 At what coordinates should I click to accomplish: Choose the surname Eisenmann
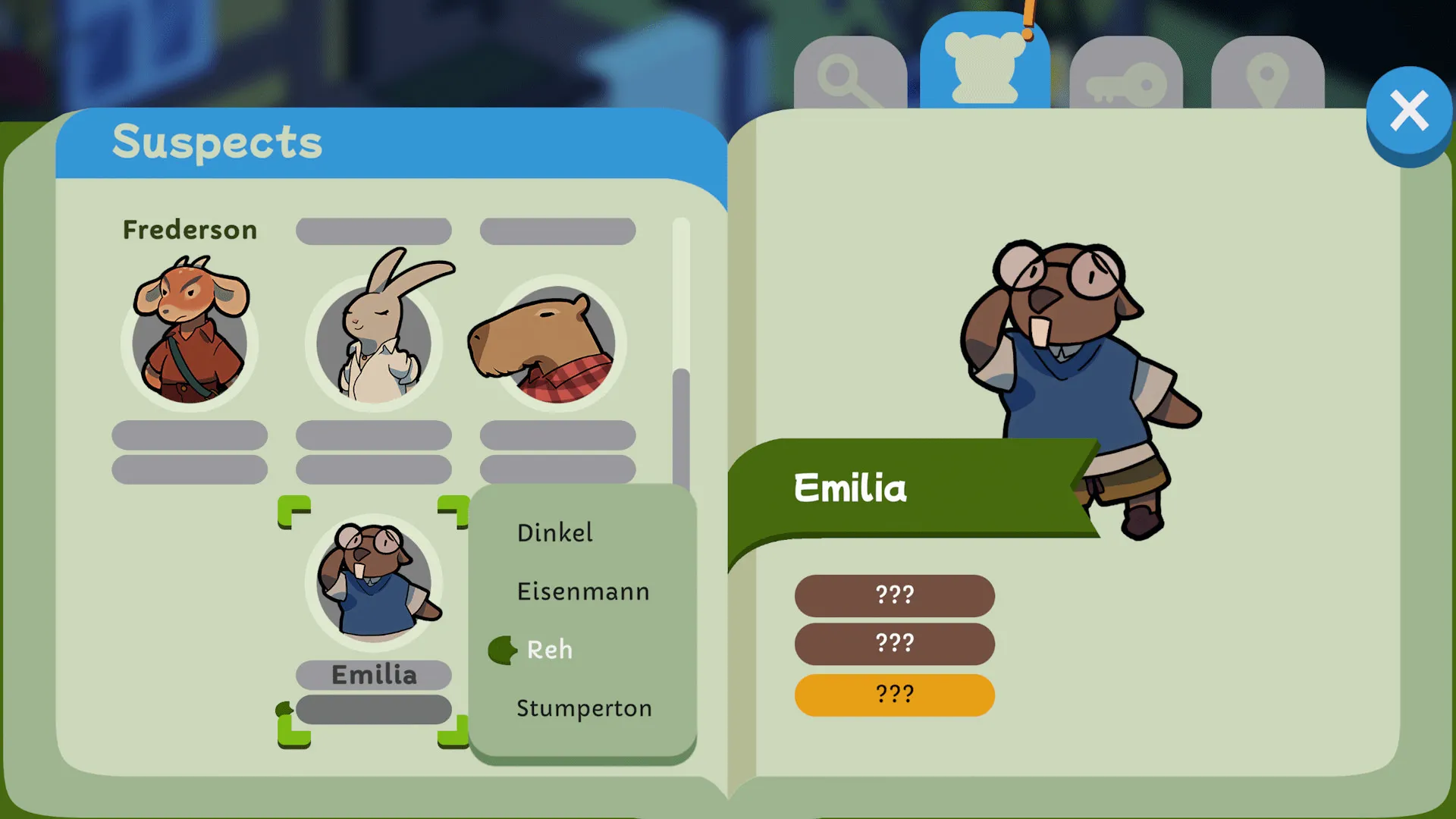click(x=582, y=591)
